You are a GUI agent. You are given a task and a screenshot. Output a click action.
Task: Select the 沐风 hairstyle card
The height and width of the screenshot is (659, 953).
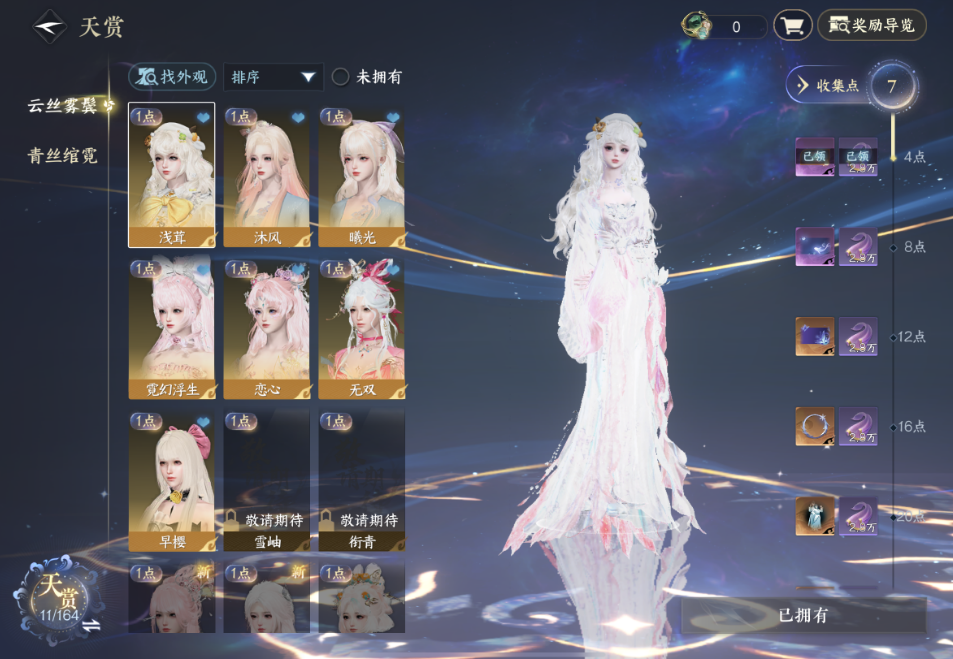point(266,176)
